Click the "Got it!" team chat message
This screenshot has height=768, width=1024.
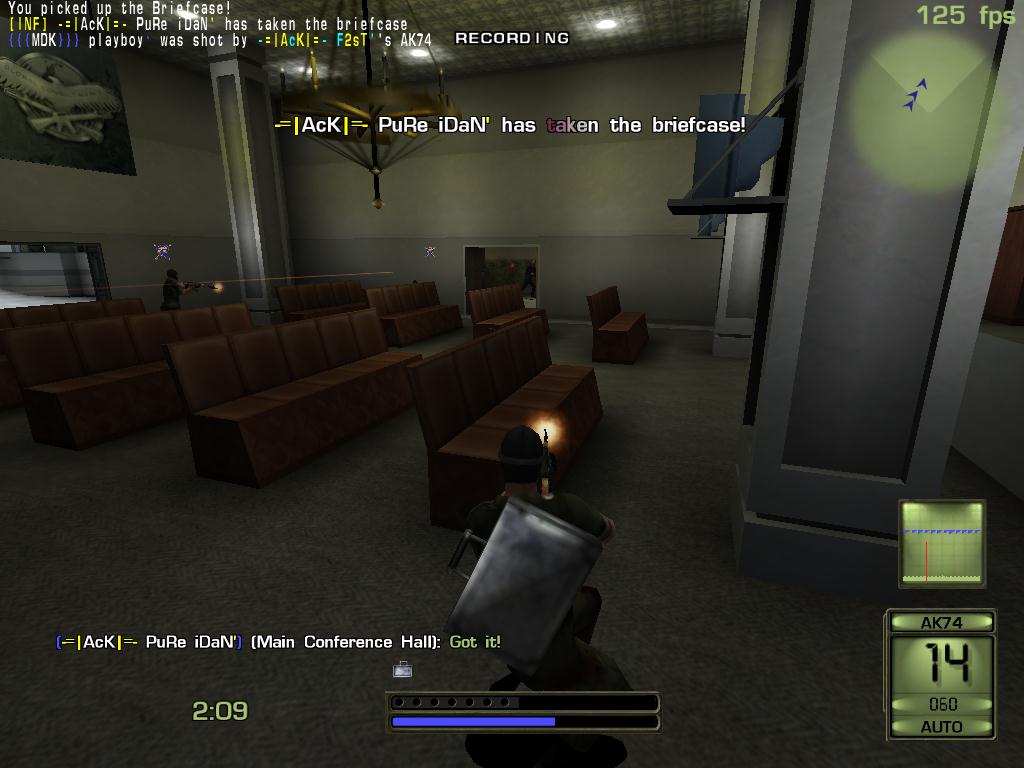[475, 642]
